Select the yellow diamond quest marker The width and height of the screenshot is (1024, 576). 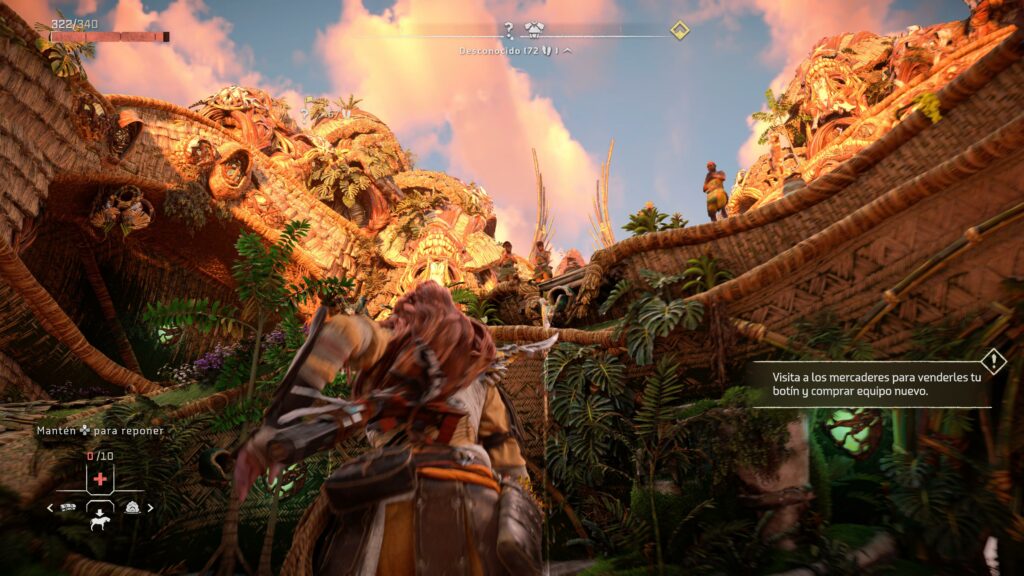click(x=680, y=30)
